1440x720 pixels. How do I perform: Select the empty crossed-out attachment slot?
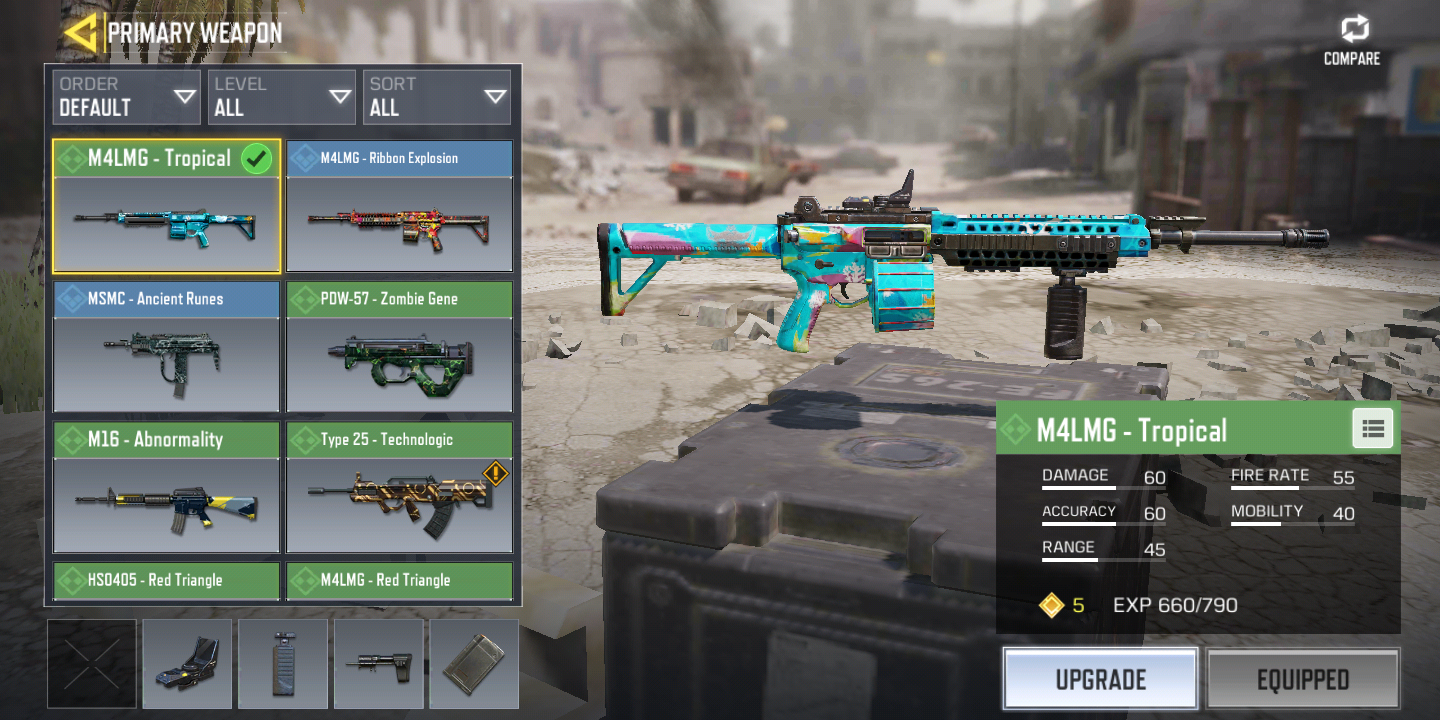[x=92, y=664]
